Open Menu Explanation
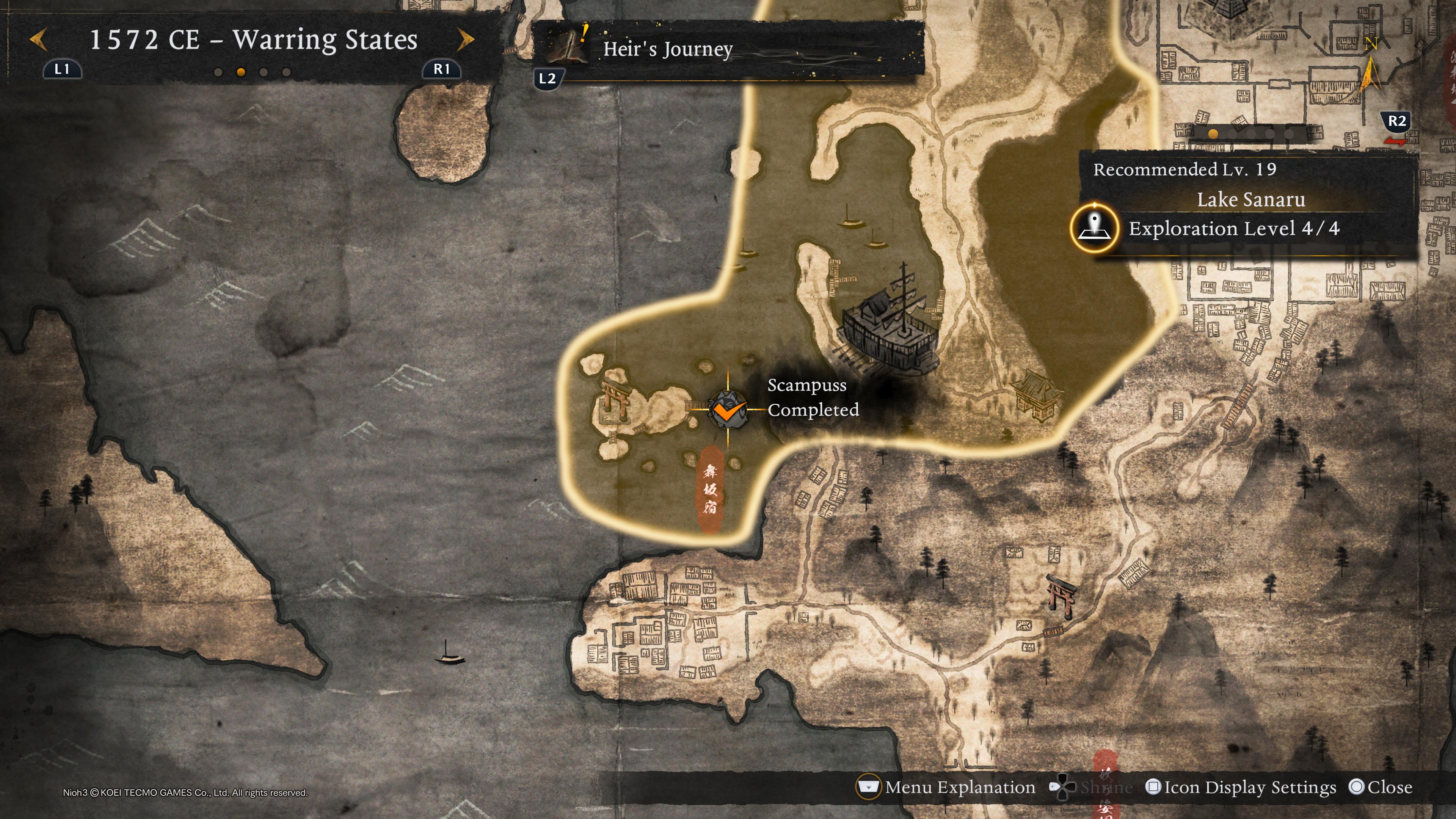 [947, 787]
